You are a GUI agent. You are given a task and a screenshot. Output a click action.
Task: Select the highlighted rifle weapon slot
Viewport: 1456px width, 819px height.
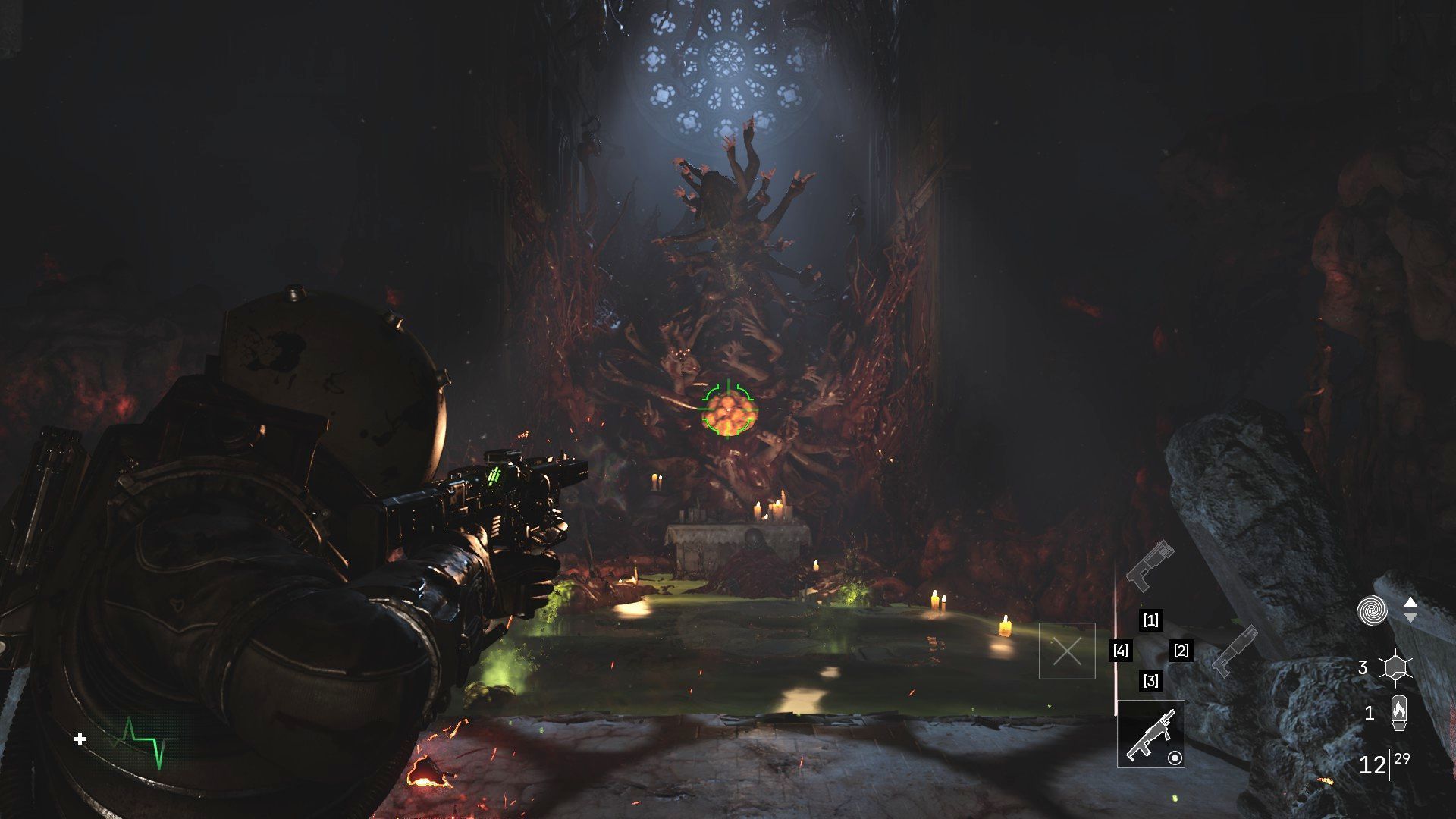pyautogui.click(x=1150, y=734)
